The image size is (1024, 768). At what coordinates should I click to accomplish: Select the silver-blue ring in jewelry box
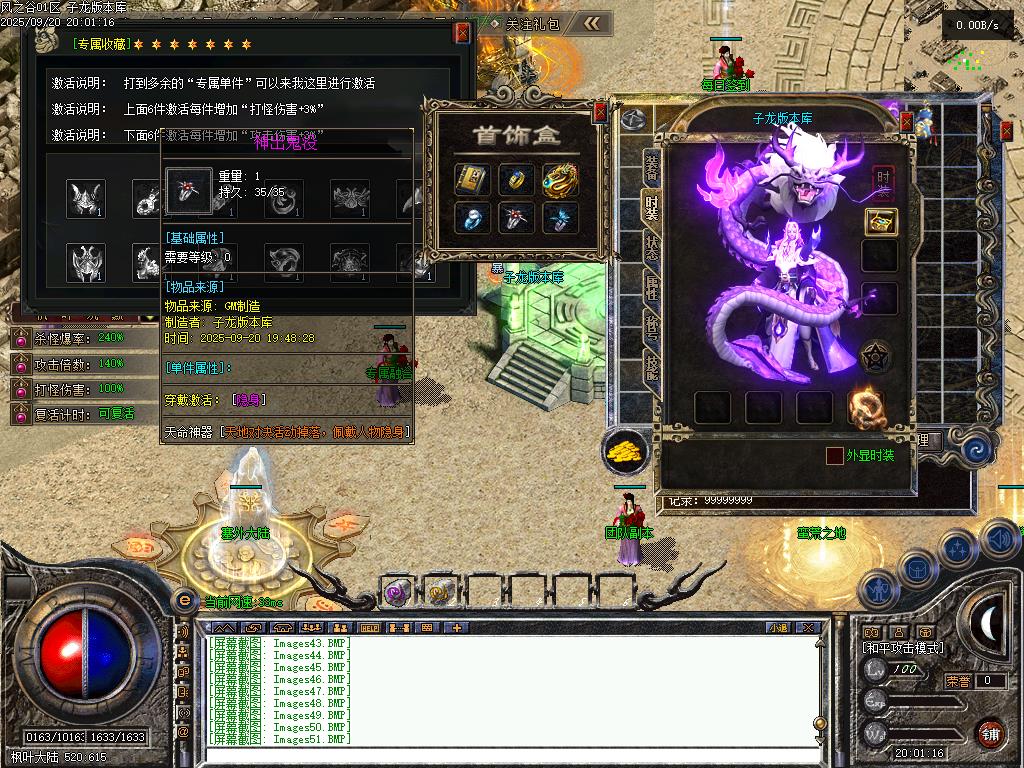point(472,218)
